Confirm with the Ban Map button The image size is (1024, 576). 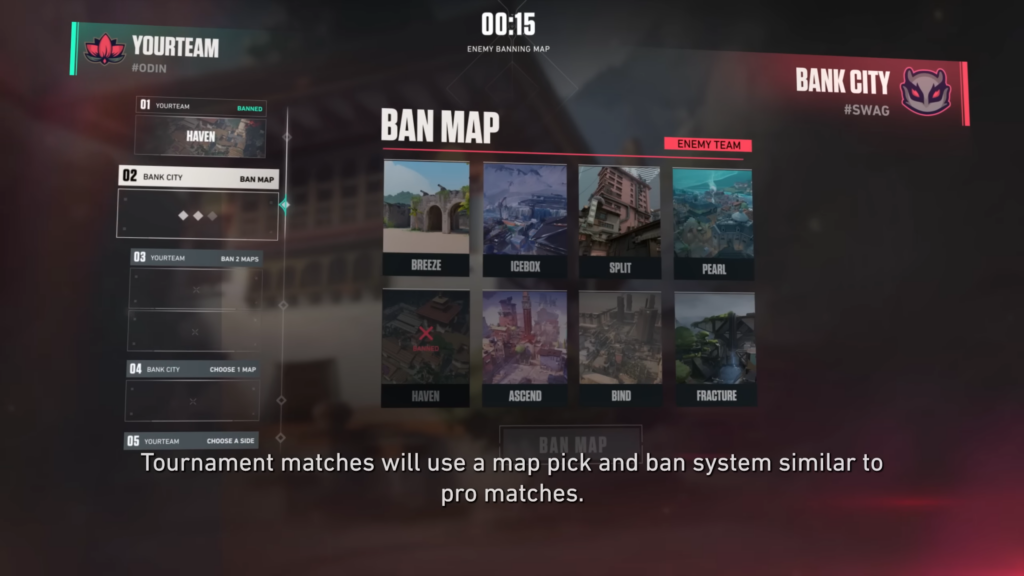pos(572,443)
